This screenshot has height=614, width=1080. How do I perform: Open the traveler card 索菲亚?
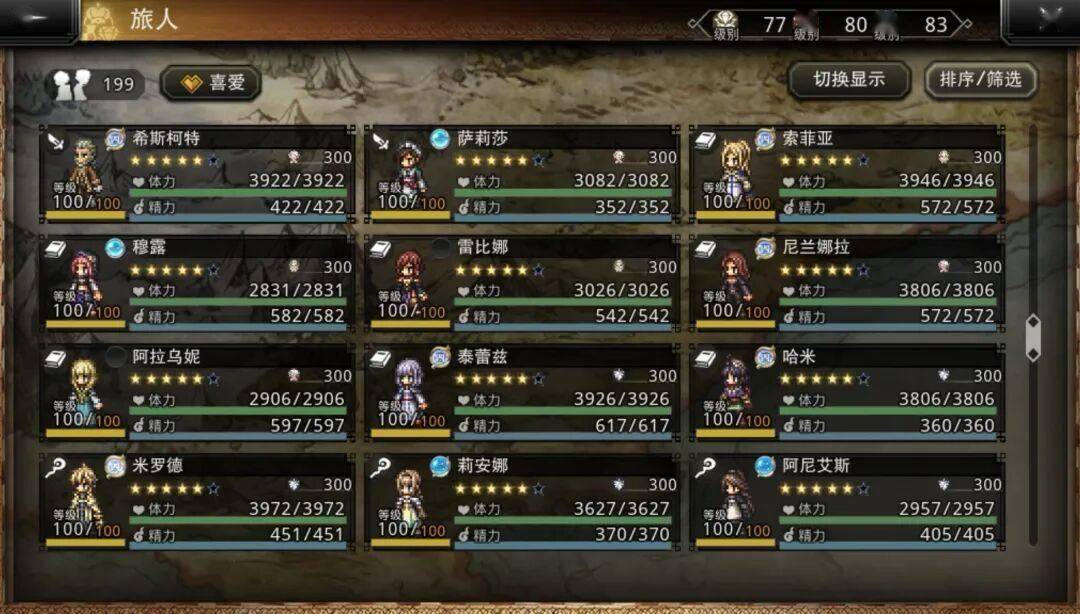(x=848, y=173)
